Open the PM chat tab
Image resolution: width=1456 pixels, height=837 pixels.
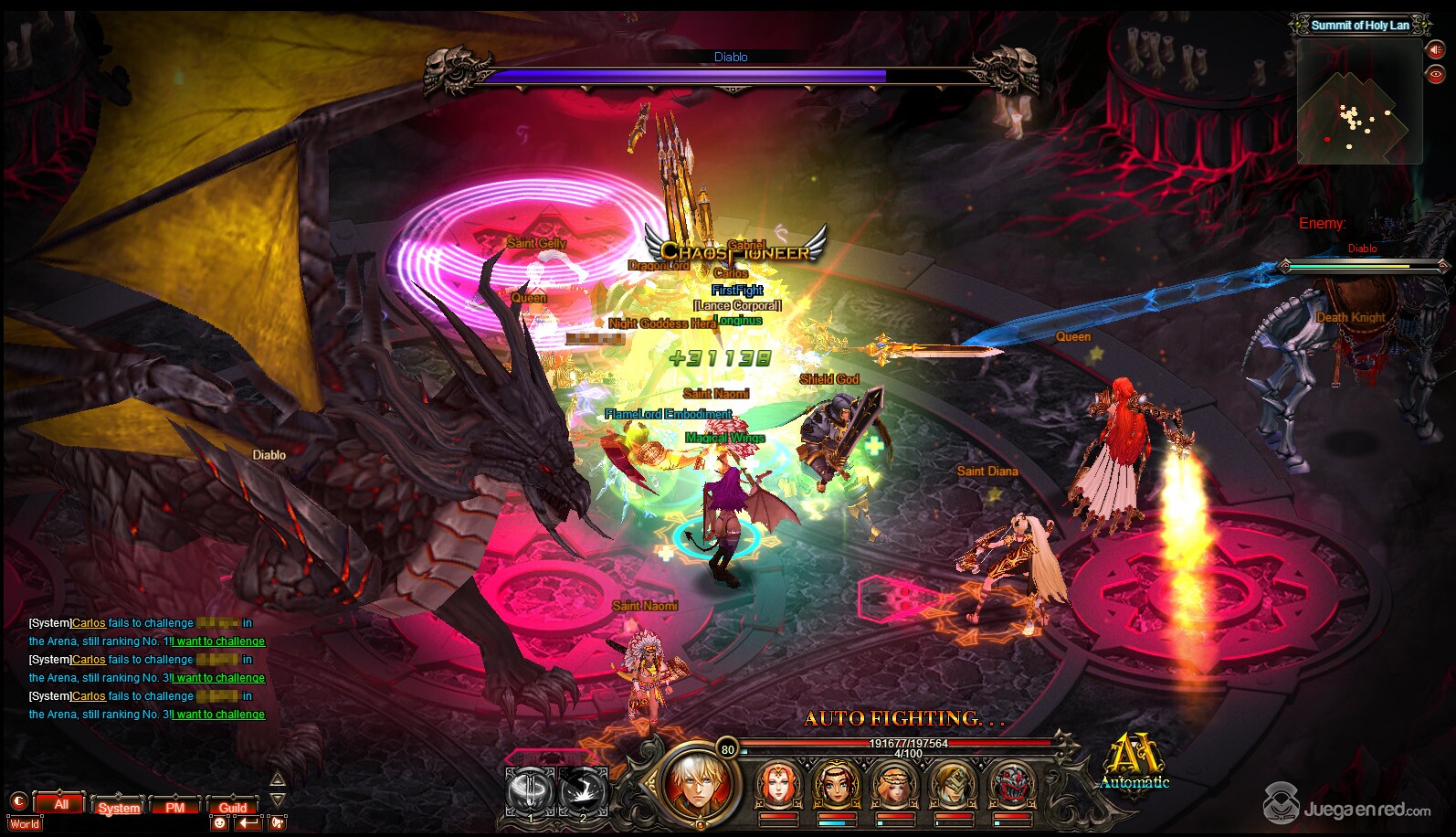click(x=175, y=807)
